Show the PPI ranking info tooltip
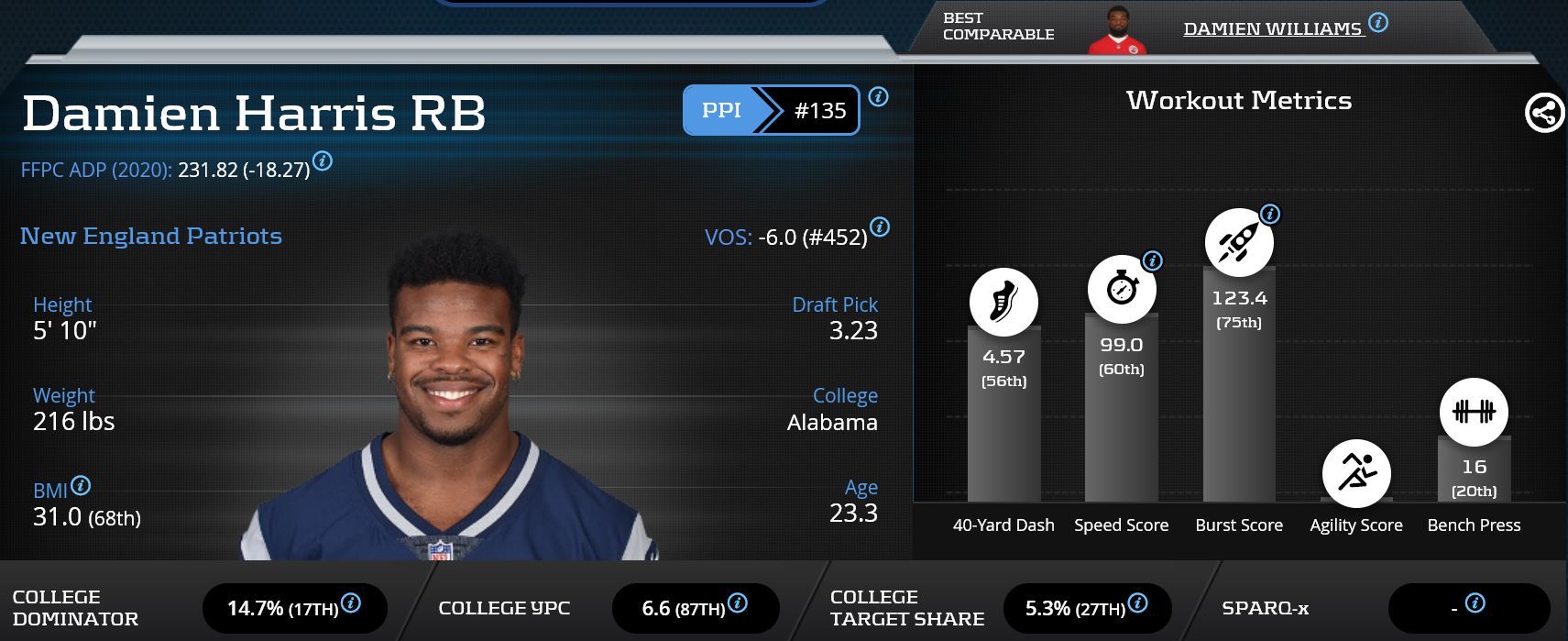This screenshot has width=1568, height=641. 878,96
